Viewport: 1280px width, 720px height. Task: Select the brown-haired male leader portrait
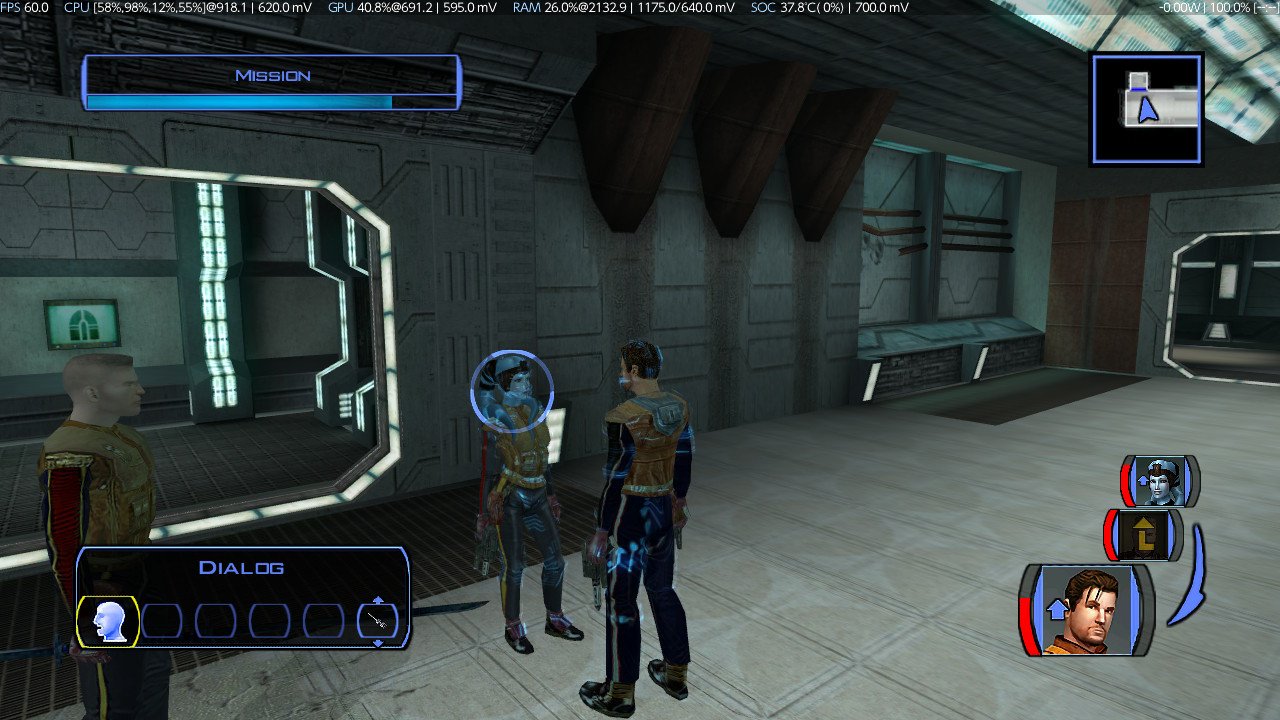click(x=1086, y=610)
